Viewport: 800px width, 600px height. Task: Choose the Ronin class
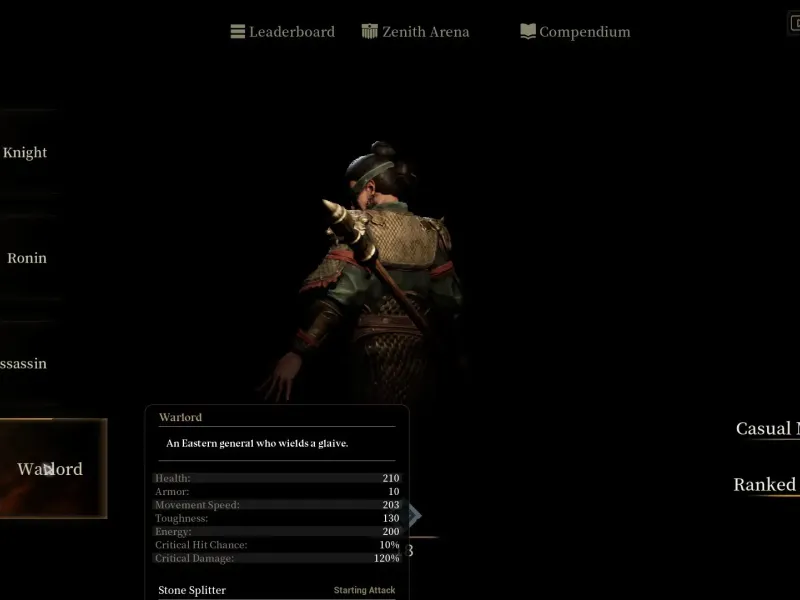pyautogui.click(x=27, y=258)
